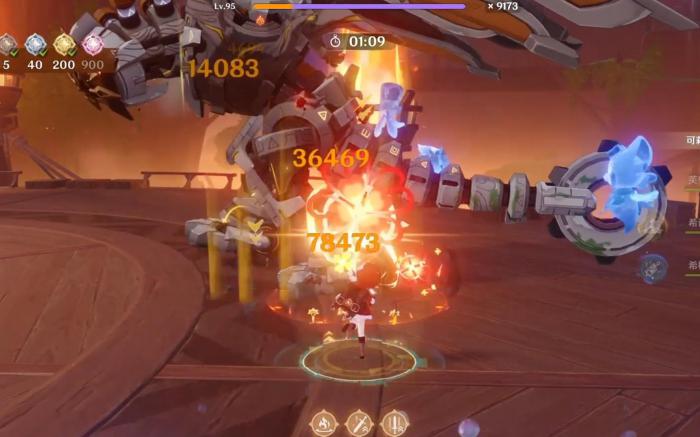Inspect the blue 40-point medal
This screenshot has height=437, width=700.
pyautogui.click(x=35, y=45)
